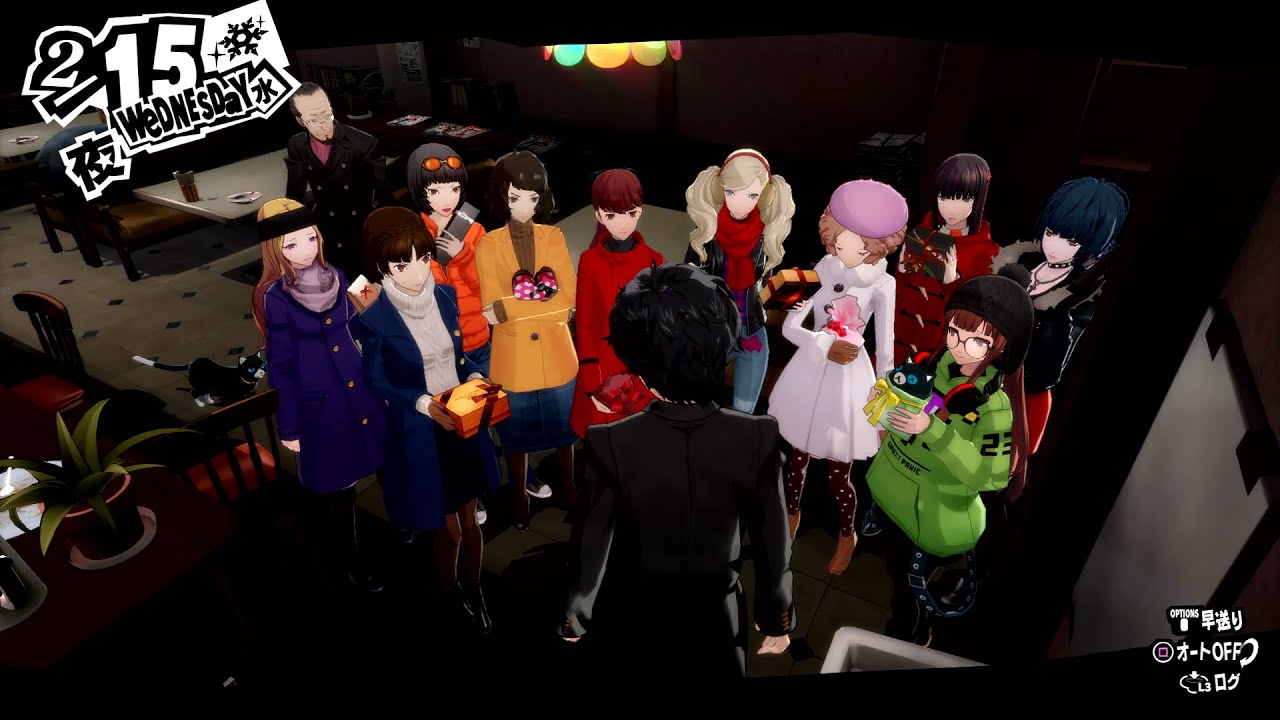Image resolution: width=1280 pixels, height=720 pixels.
Task: Click the 早送り button label
Action: (x=1221, y=620)
